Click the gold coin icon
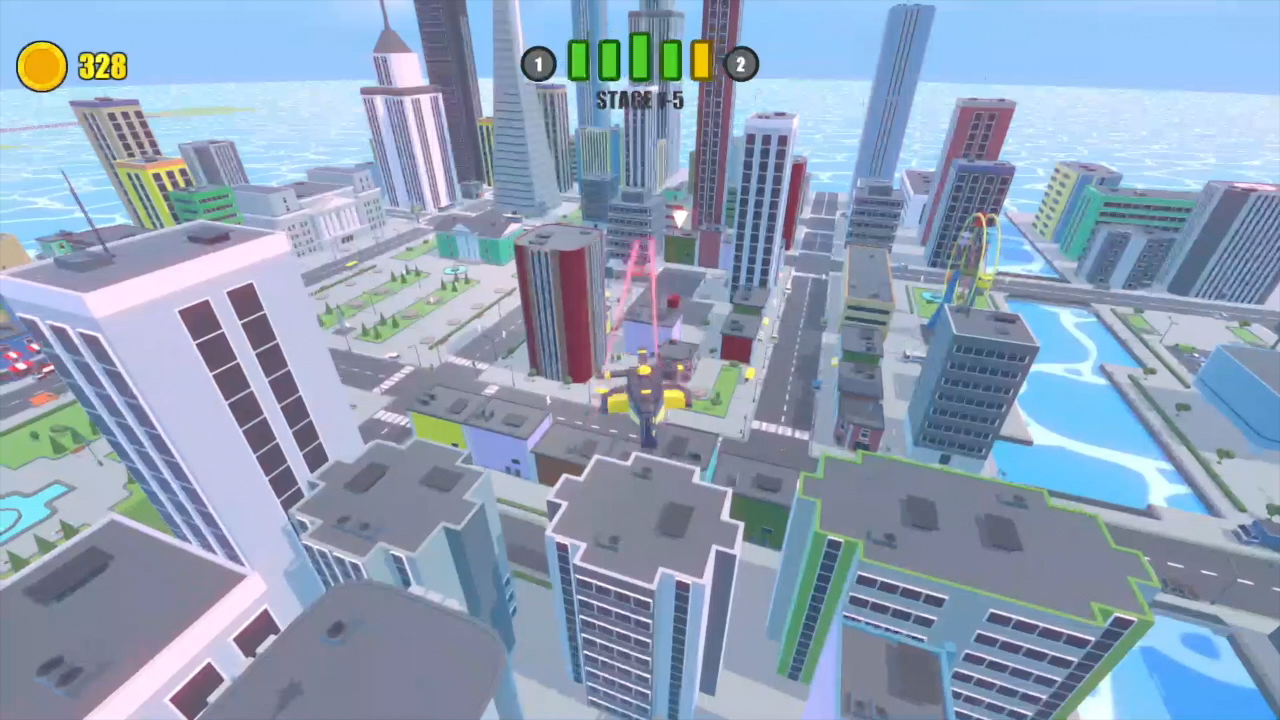Viewport: 1280px width, 720px height. [x=41, y=65]
